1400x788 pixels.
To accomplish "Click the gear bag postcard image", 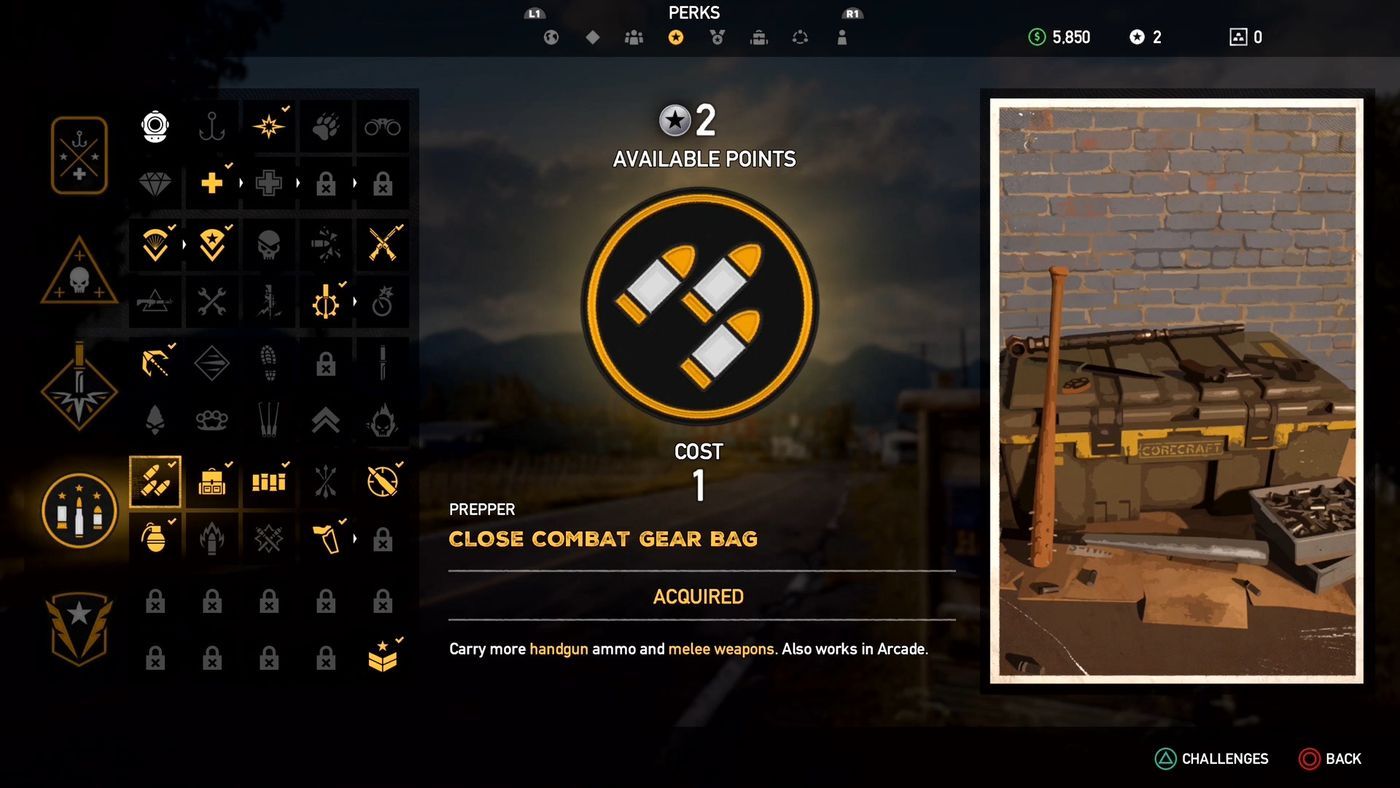I will [x=1175, y=390].
